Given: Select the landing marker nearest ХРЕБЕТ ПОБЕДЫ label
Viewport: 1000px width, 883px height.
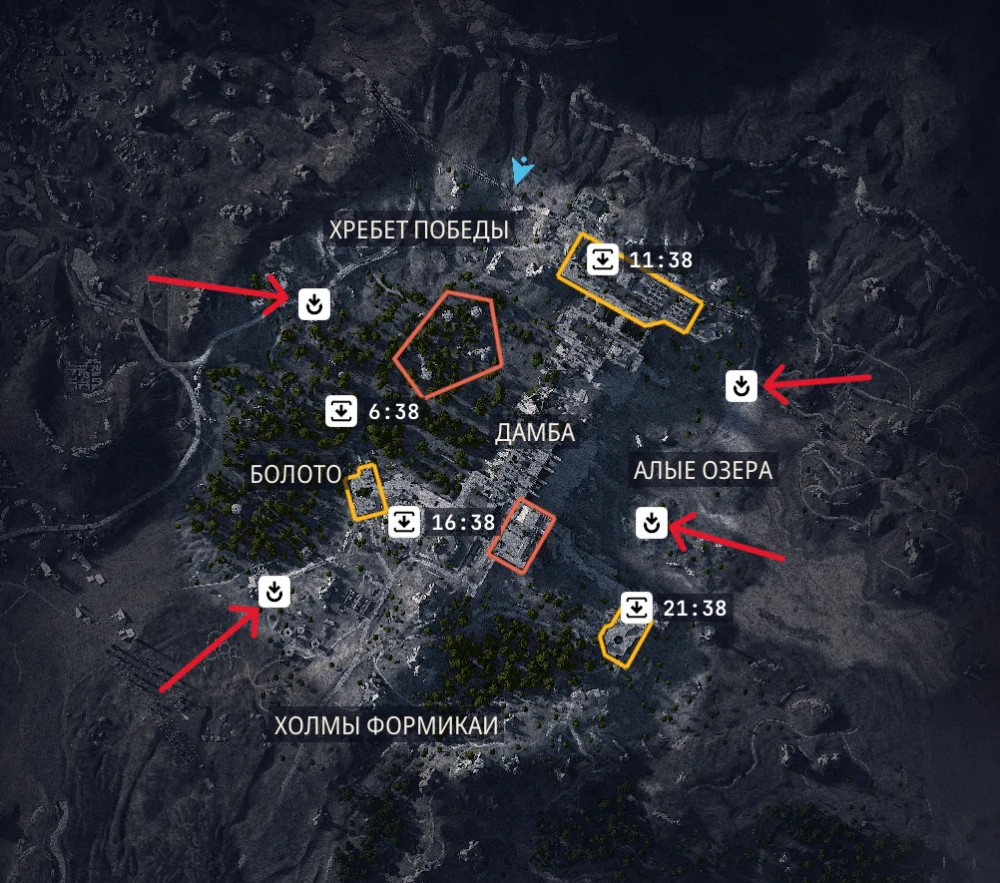Looking at the screenshot, I should (315, 302).
